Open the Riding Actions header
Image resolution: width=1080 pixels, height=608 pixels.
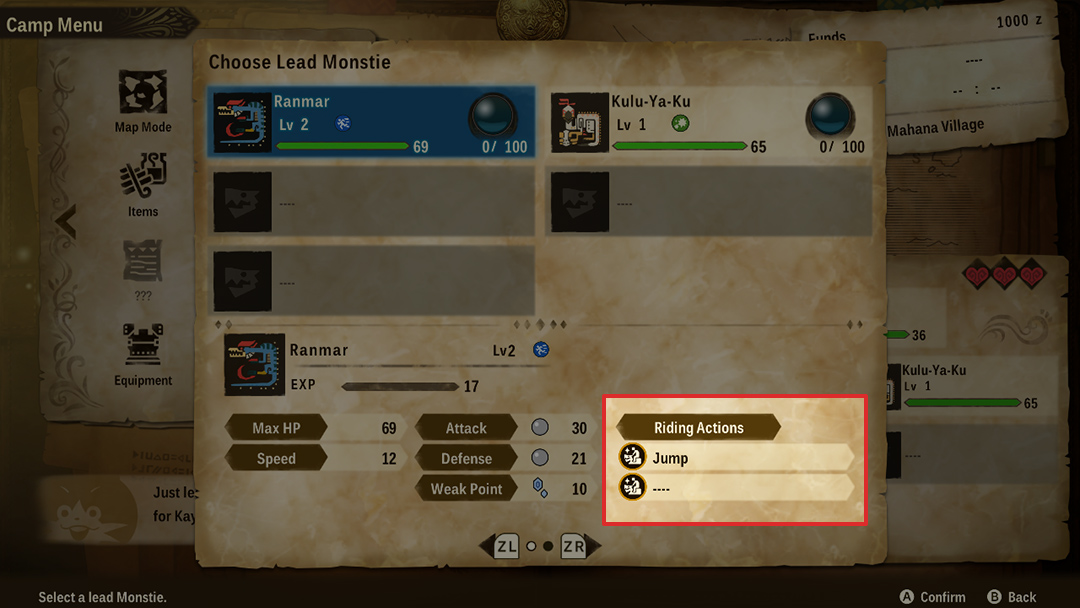click(x=698, y=427)
